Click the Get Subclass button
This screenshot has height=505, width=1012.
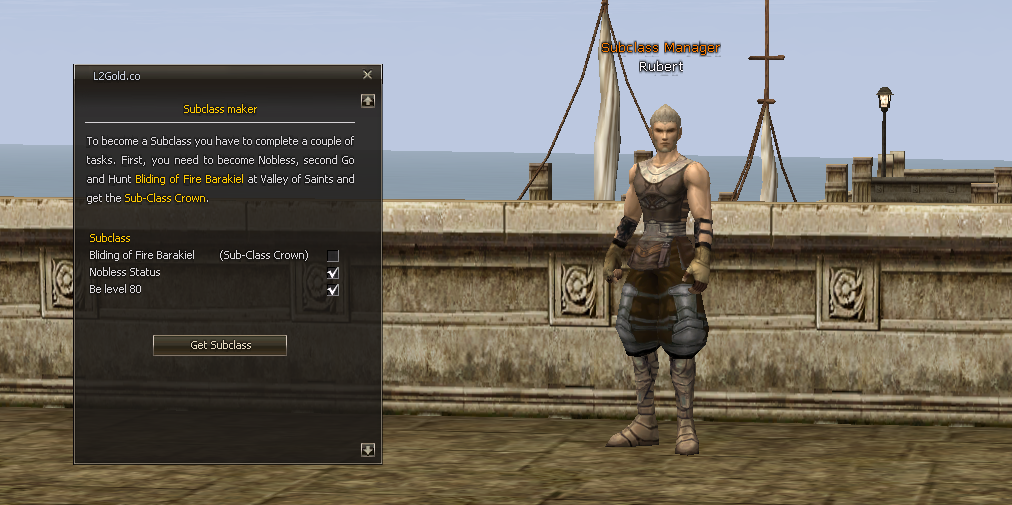(220, 345)
